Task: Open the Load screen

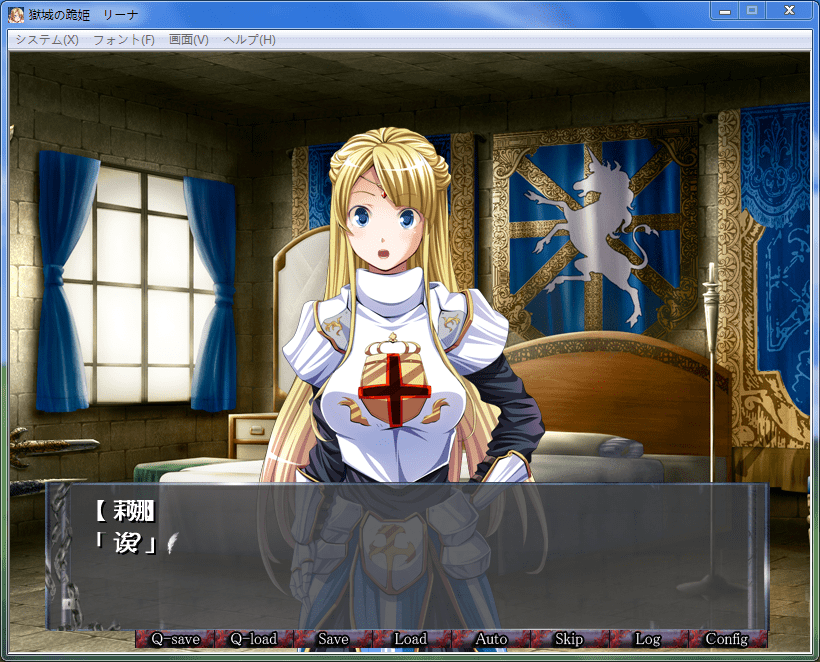Action: tap(411, 639)
